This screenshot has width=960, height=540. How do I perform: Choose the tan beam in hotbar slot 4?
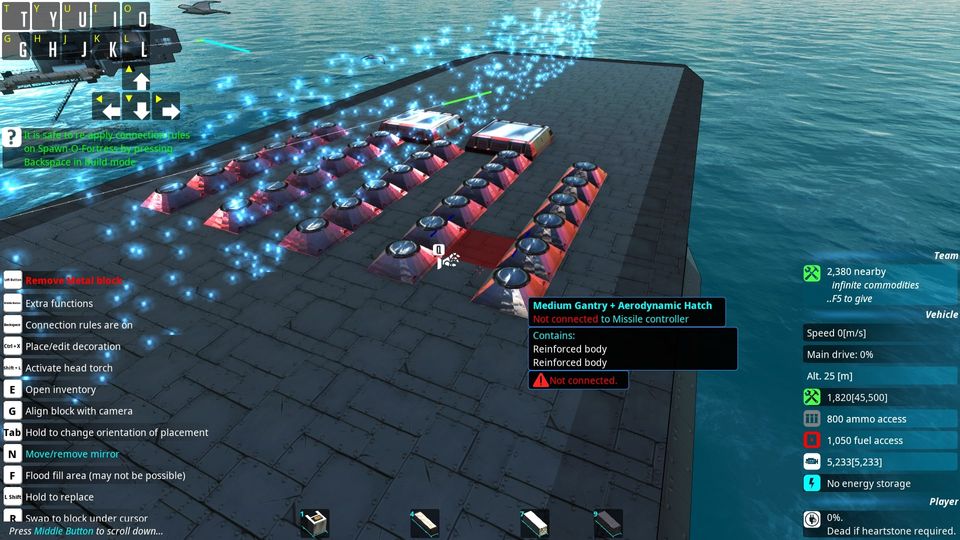click(x=425, y=523)
